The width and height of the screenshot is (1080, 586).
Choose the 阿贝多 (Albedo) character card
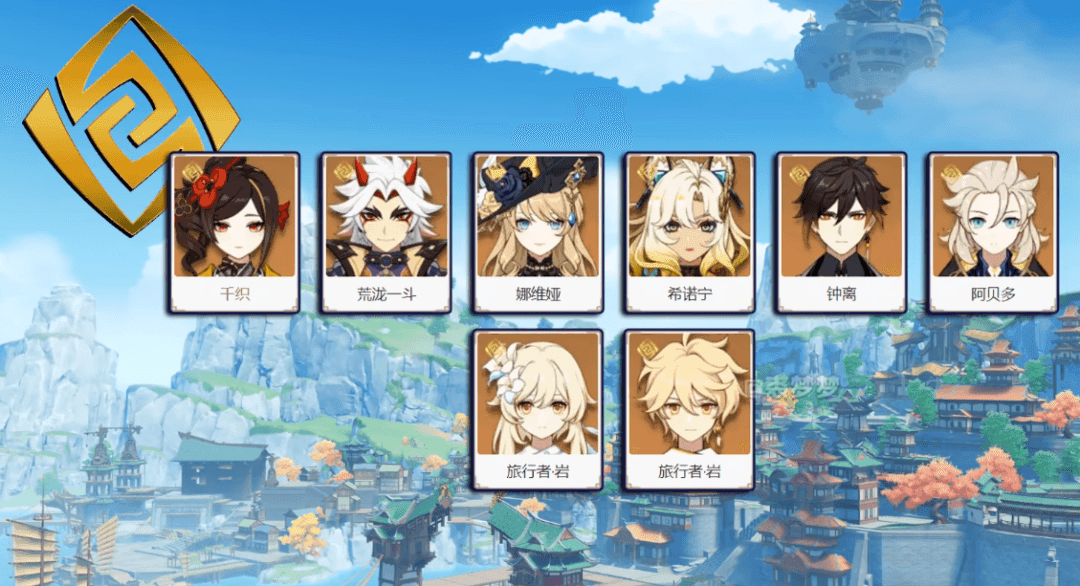[x=992, y=232]
